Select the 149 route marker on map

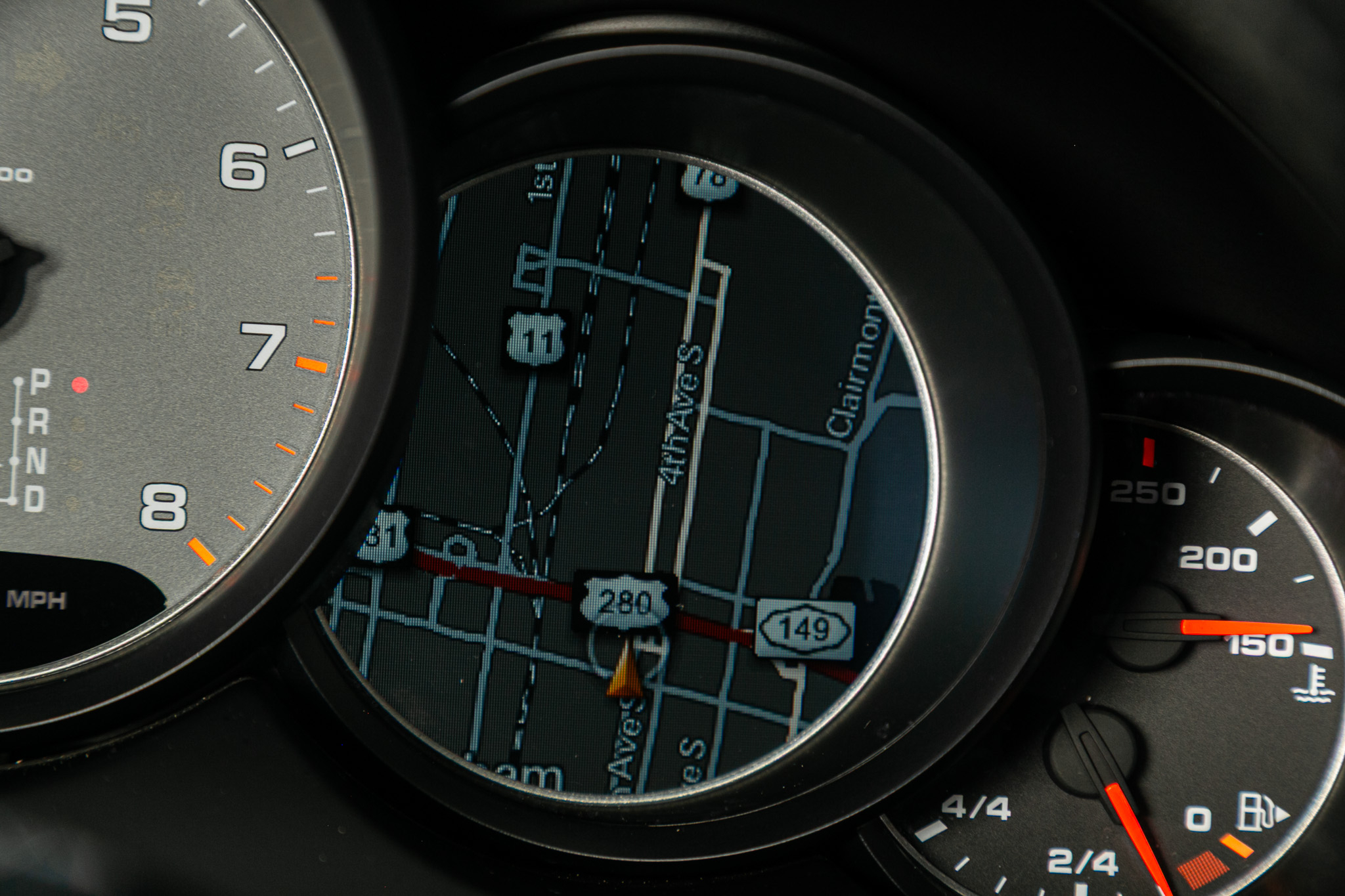[x=805, y=629]
